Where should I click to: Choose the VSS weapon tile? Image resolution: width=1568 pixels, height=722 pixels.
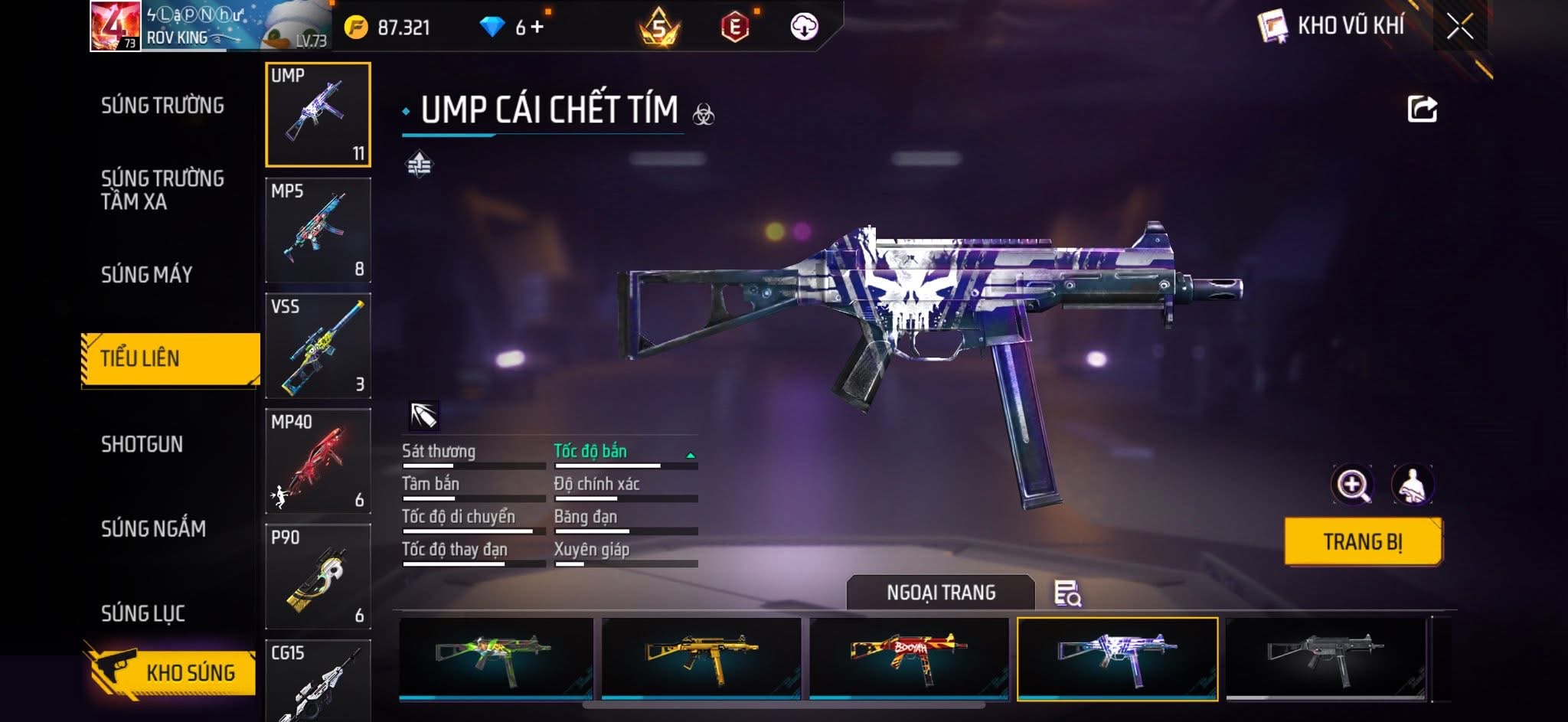click(318, 346)
